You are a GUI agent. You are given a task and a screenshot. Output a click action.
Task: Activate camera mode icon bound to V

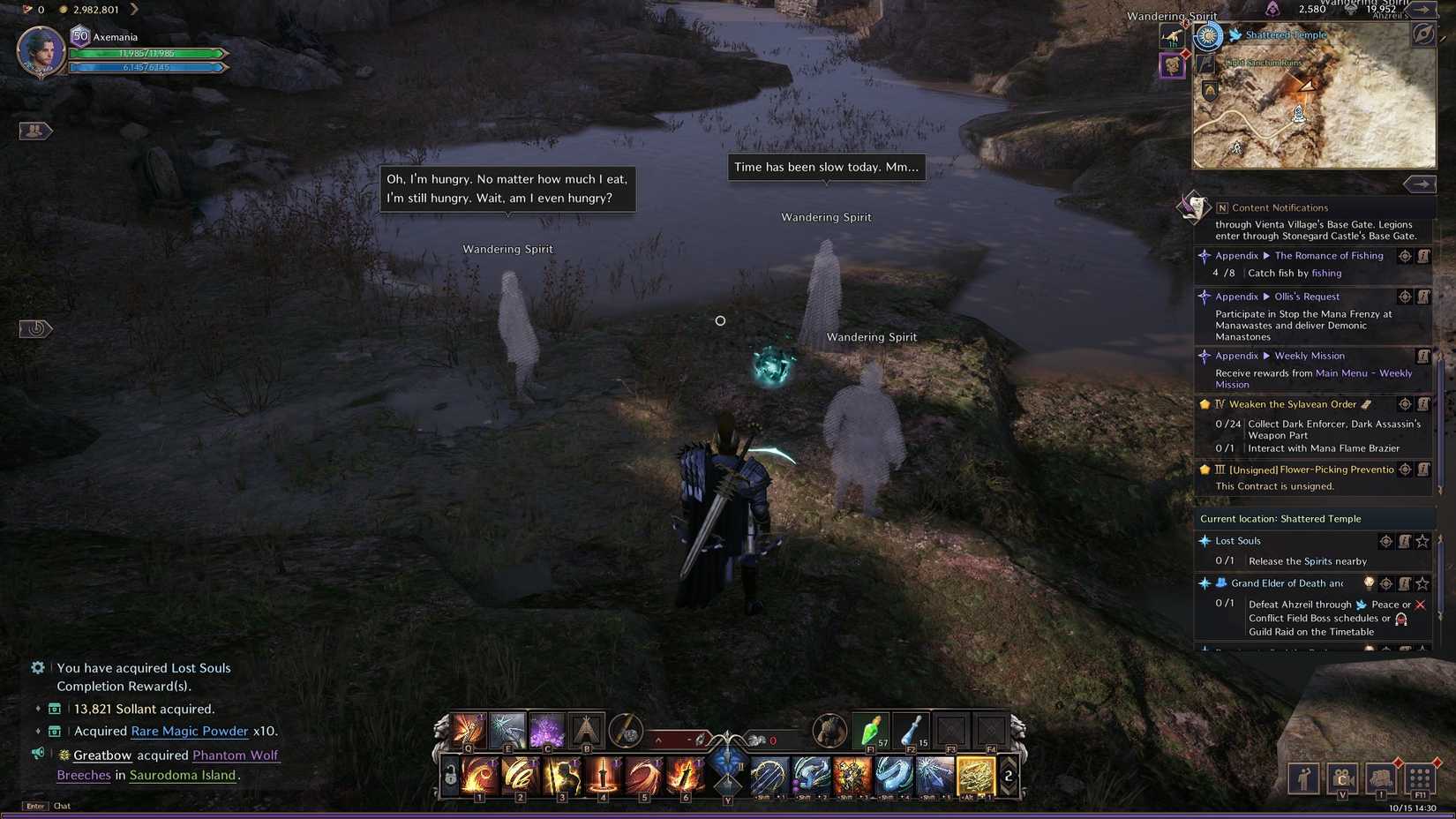pos(1343,778)
